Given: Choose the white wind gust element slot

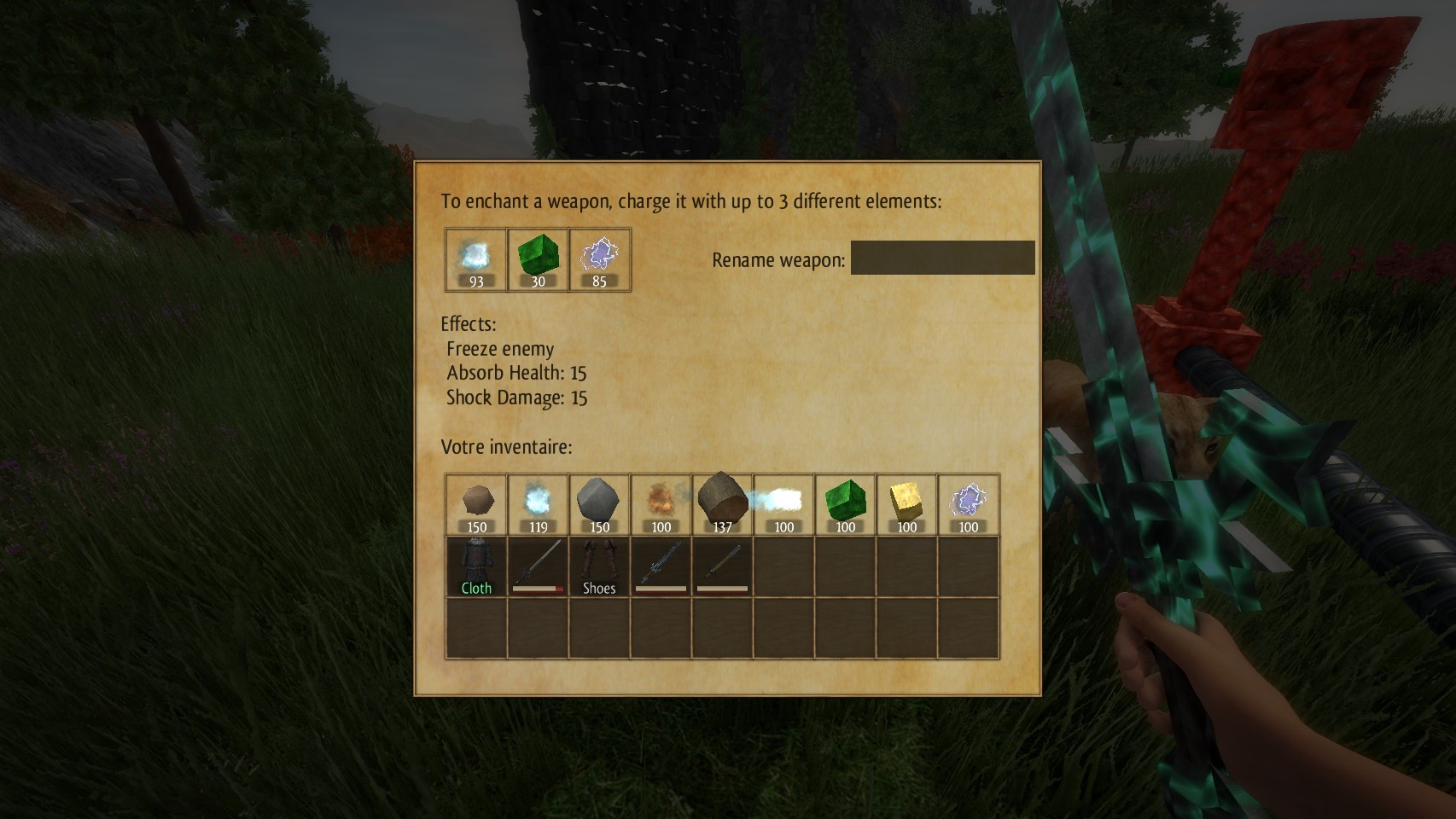Looking at the screenshot, I should [x=783, y=505].
